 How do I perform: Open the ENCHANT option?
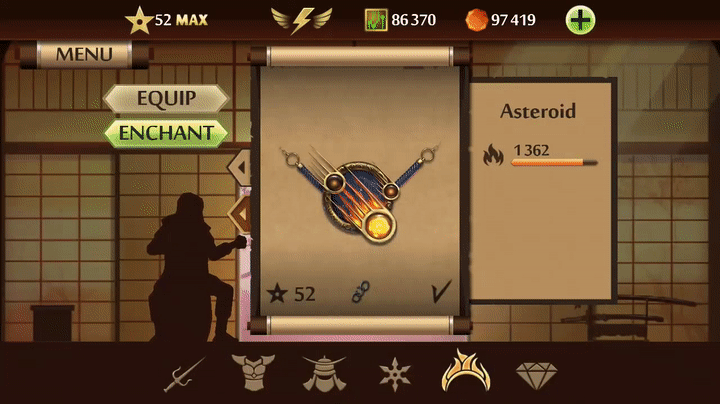(x=166, y=132)
